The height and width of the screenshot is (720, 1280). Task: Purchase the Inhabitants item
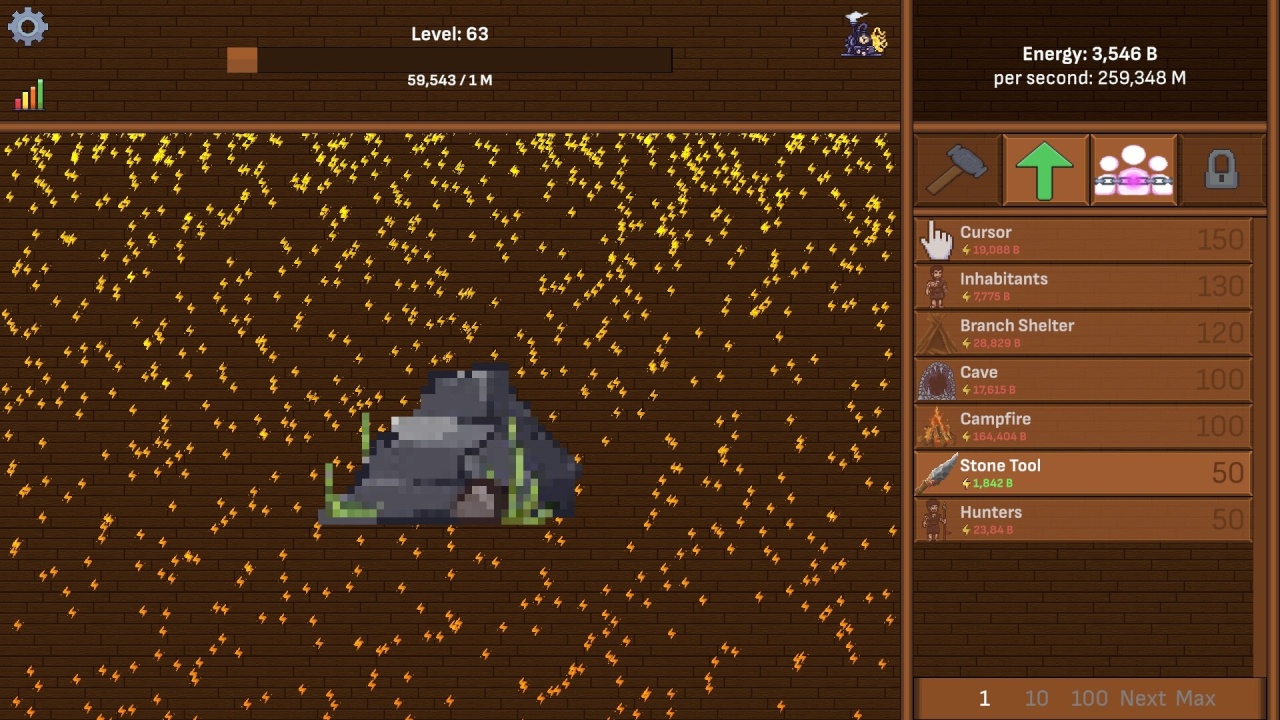tap(1083, 287)
